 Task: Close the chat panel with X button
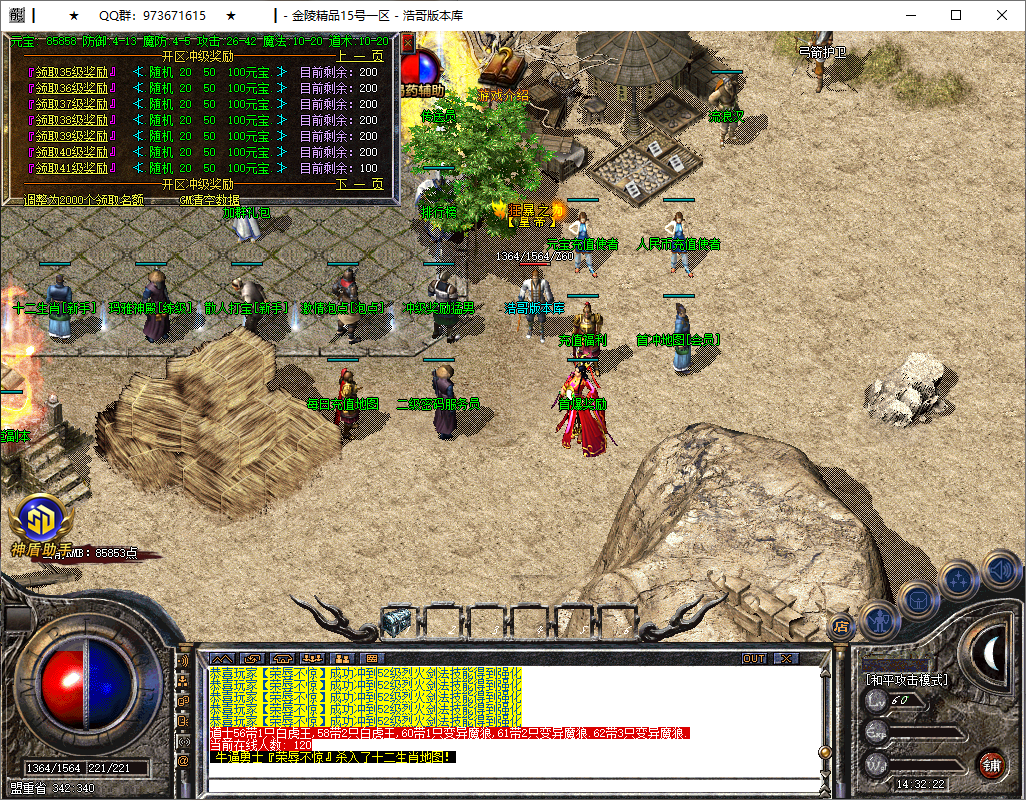tap(786, 659)
